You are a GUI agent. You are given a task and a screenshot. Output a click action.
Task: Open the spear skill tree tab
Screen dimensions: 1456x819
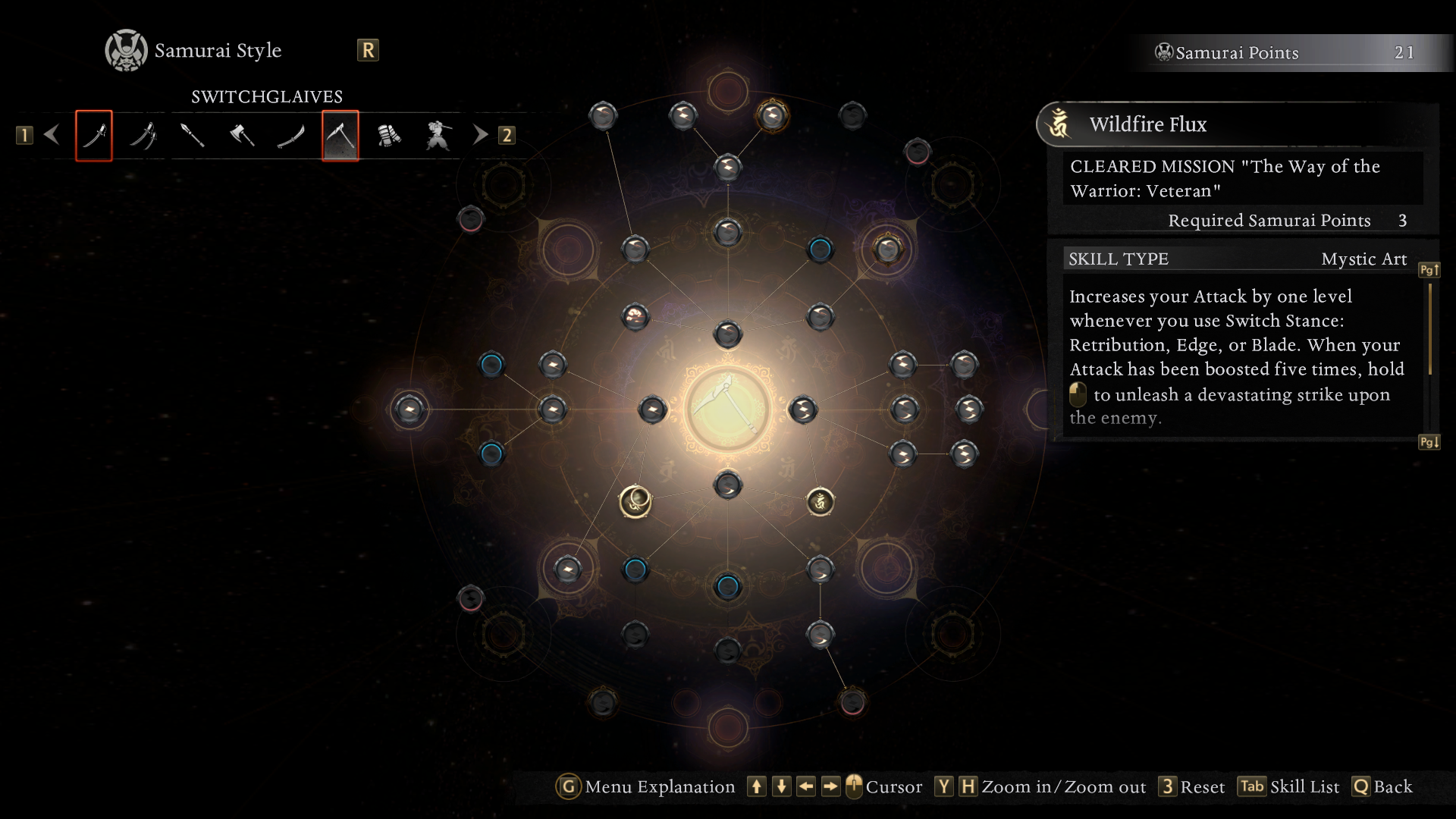[x=193, y=136]
